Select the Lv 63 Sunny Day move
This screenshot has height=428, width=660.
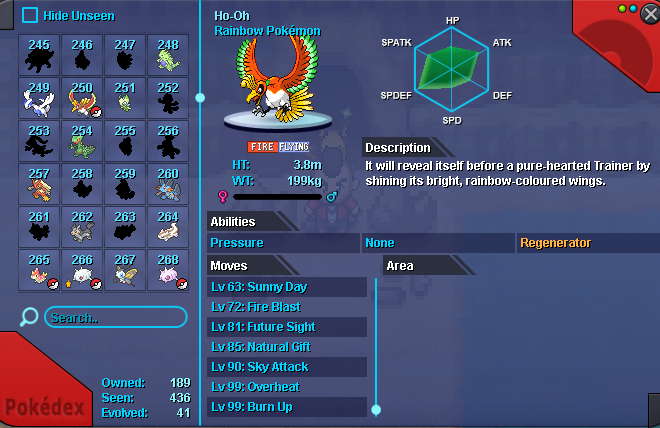pyautogui.click(x=287, y=287)
